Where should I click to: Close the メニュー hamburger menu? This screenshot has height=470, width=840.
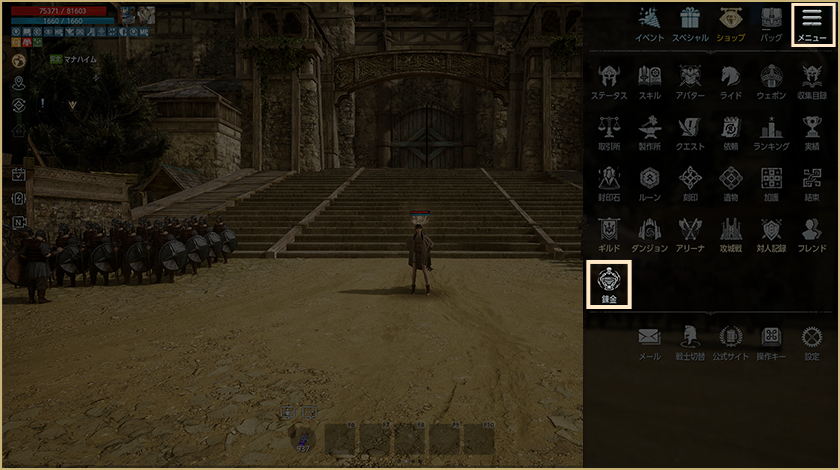tap(811, 23)
